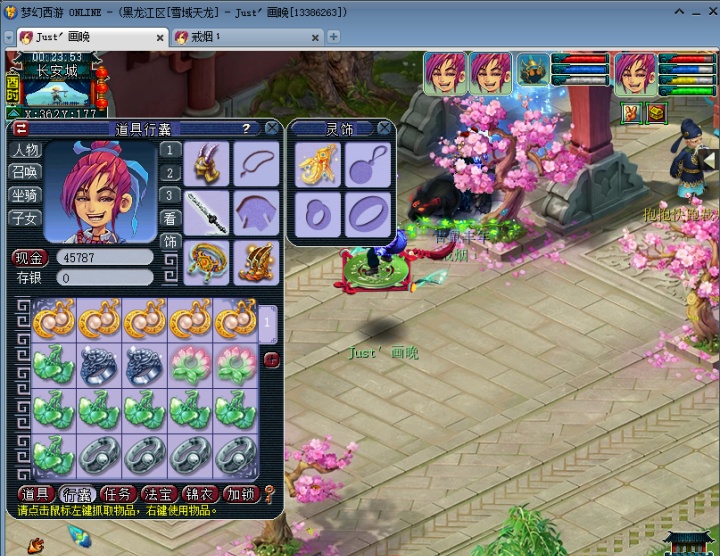Close the 道具行囊 inventory window
This screenshot has width=720, height=556.
pos(272,128)
